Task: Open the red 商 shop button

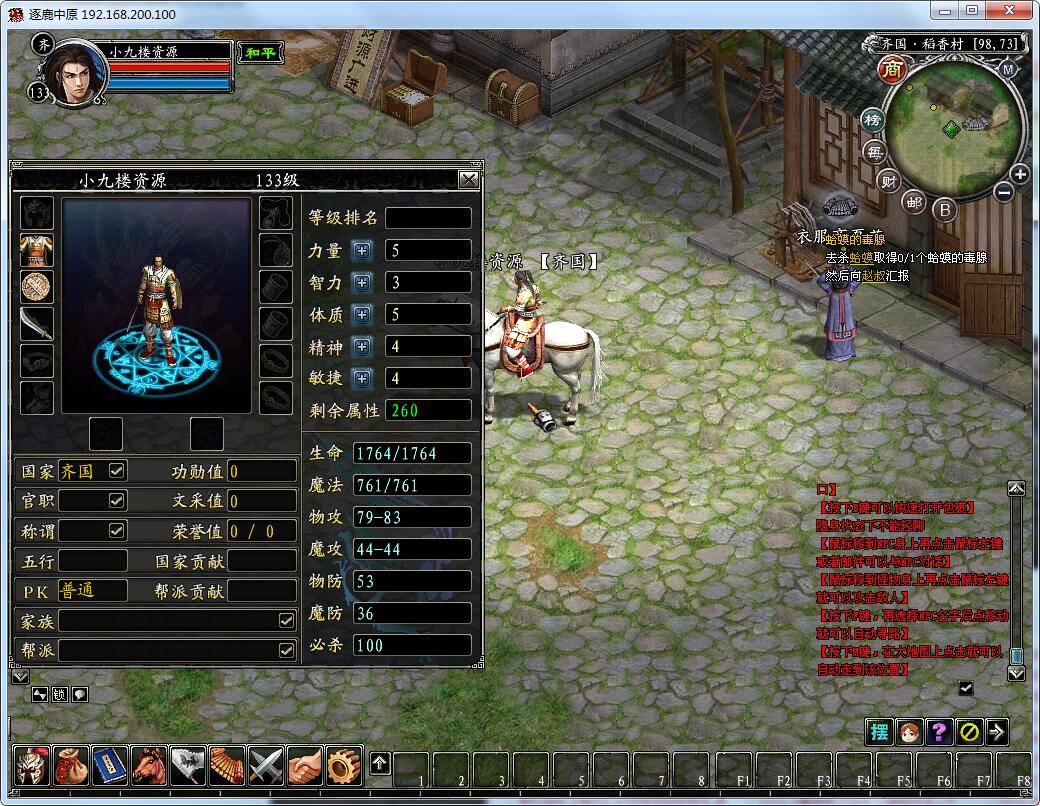Action: coord(891,69)
